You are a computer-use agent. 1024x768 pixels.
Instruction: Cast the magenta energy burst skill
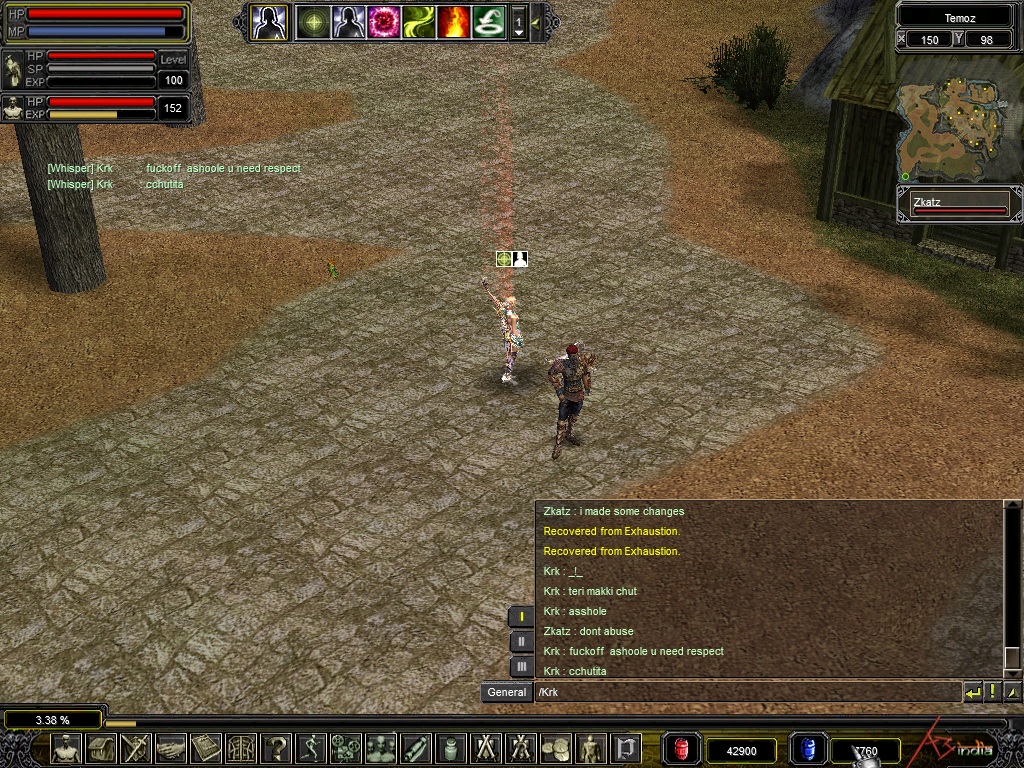(x=384, y=22)
